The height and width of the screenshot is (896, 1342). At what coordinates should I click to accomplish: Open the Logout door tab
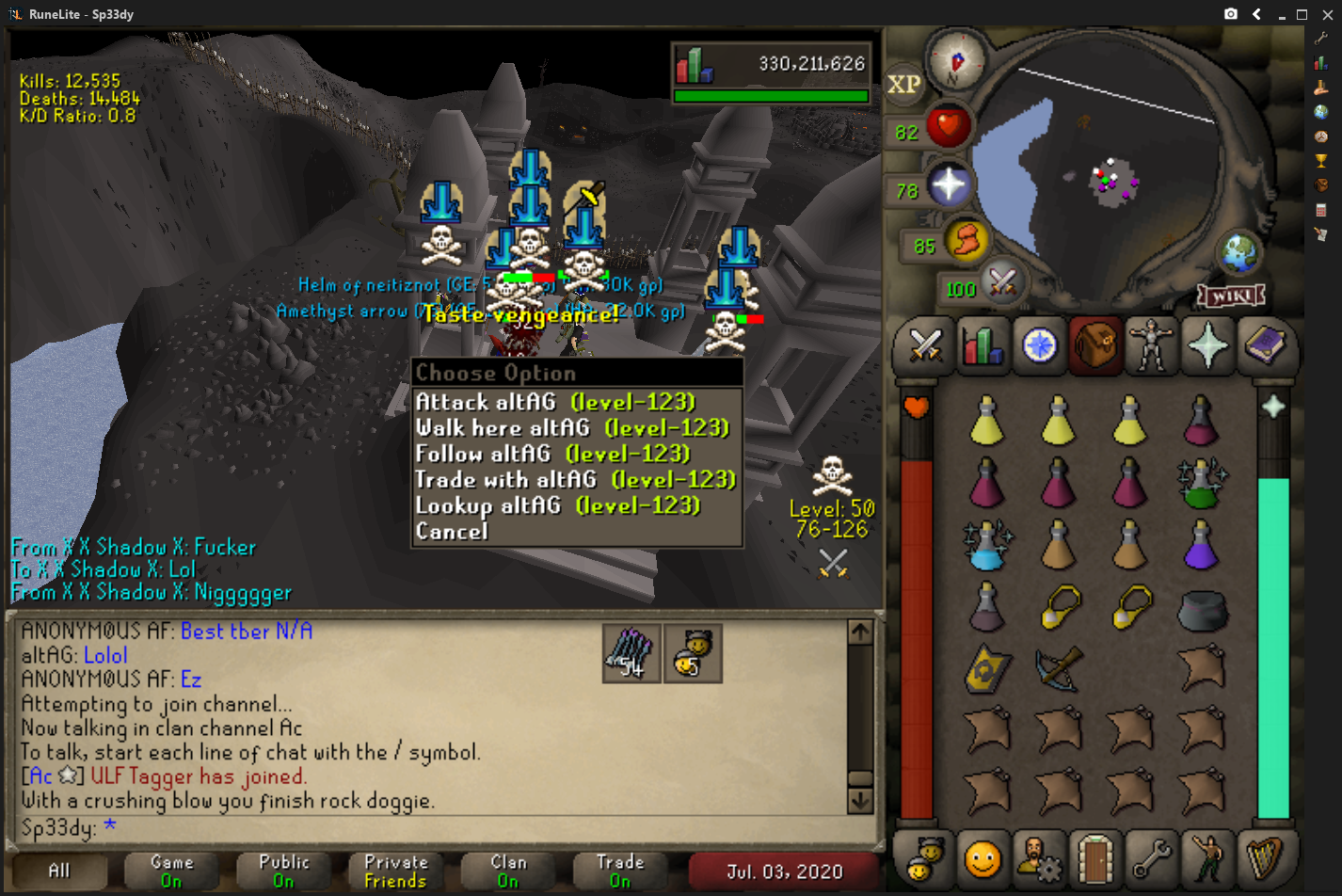[x=1094, y=858]
